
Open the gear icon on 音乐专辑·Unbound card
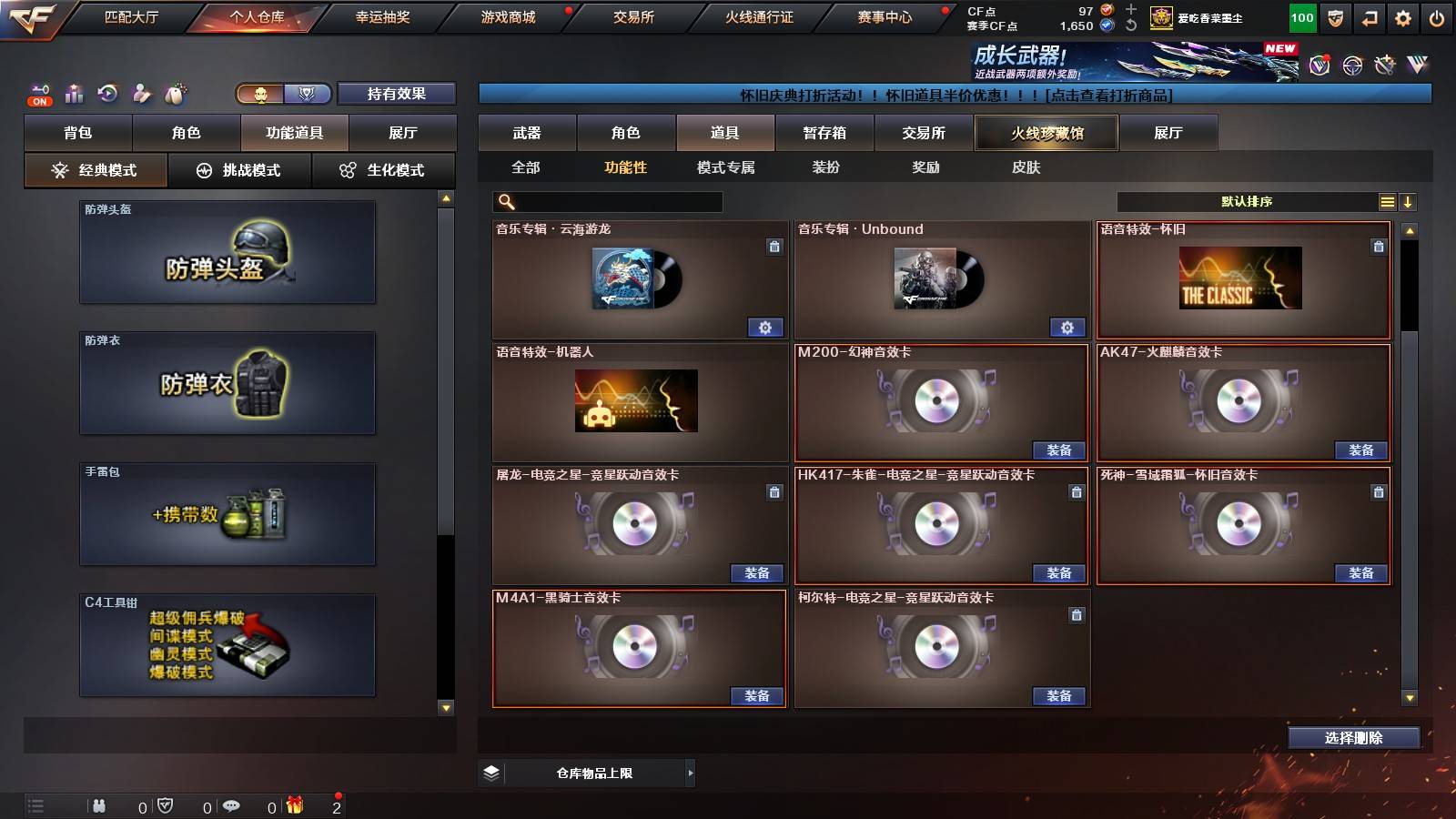click(x=1067, y=327)
